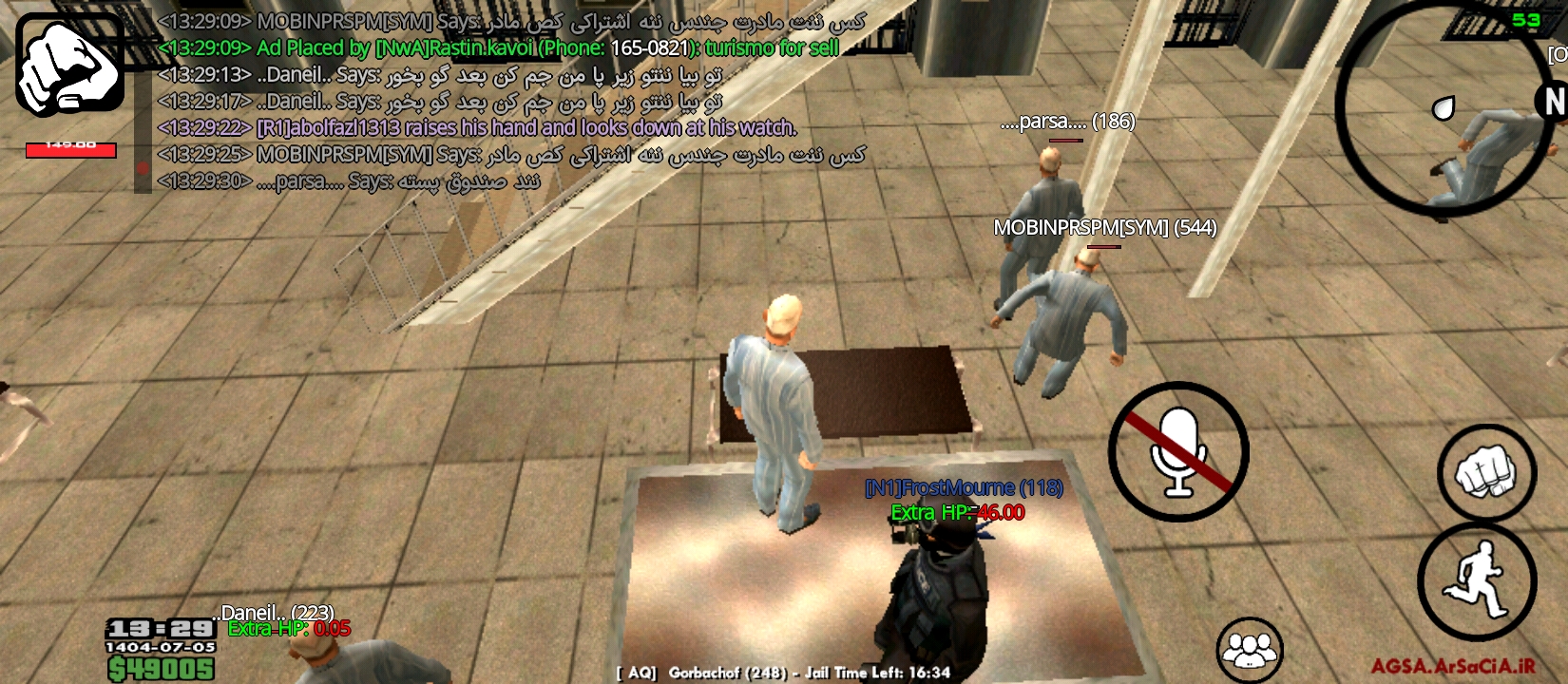
Task: Open the chat log box
Action: [513, 100]
